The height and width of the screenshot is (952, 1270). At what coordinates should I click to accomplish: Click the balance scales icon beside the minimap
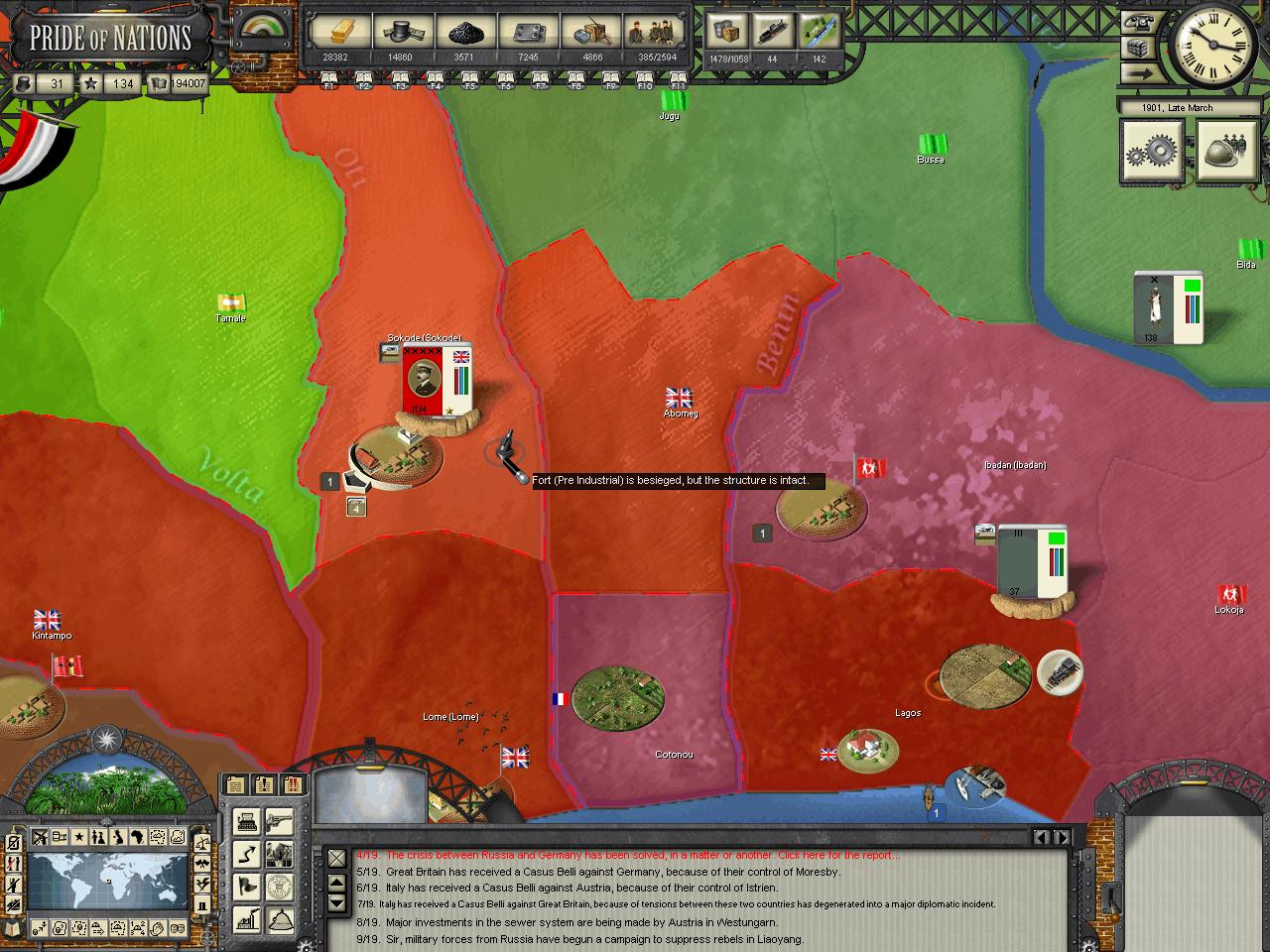tap(203, 844)
